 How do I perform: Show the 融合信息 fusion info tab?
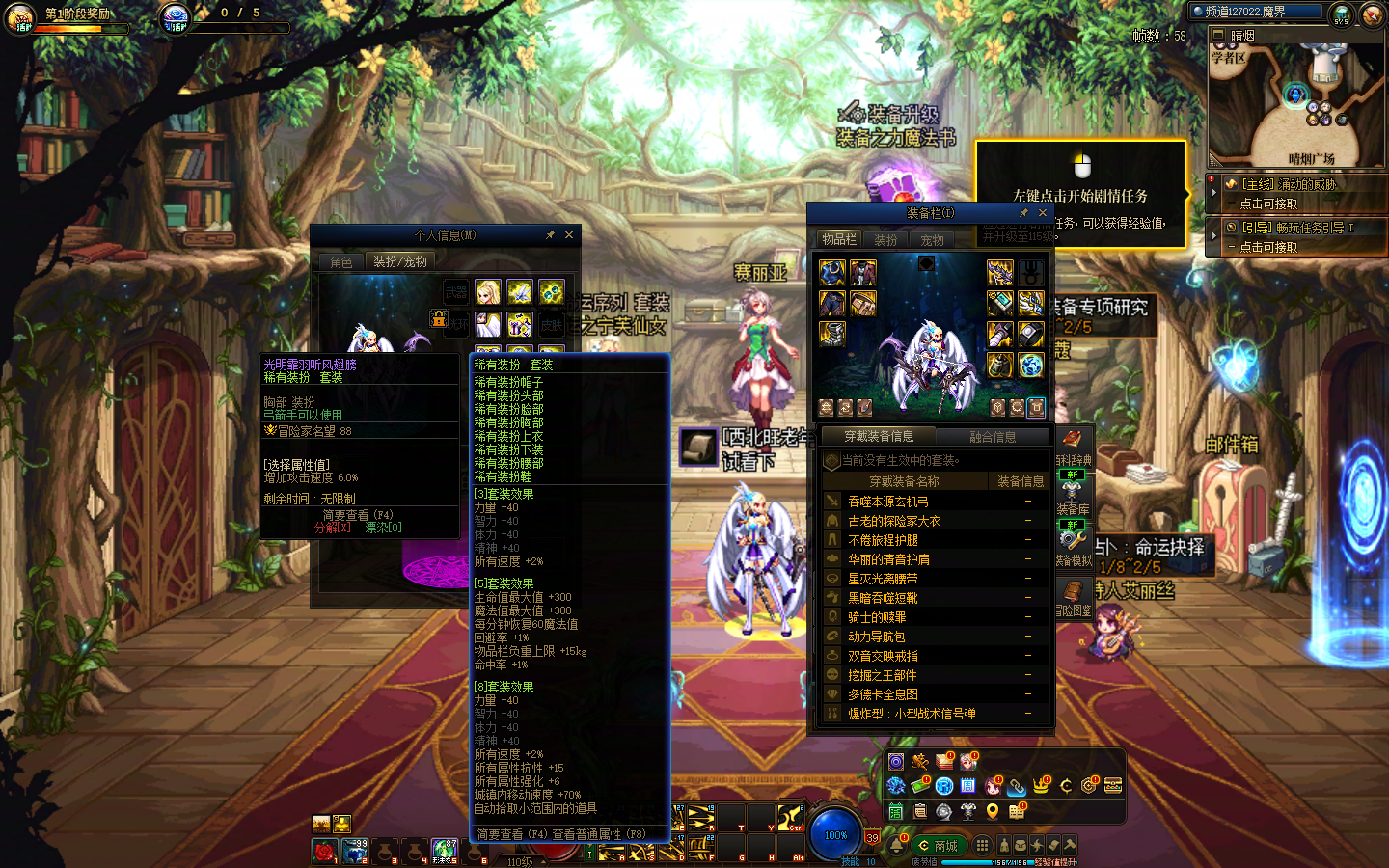pyautogui.click(x=993, y=437)
